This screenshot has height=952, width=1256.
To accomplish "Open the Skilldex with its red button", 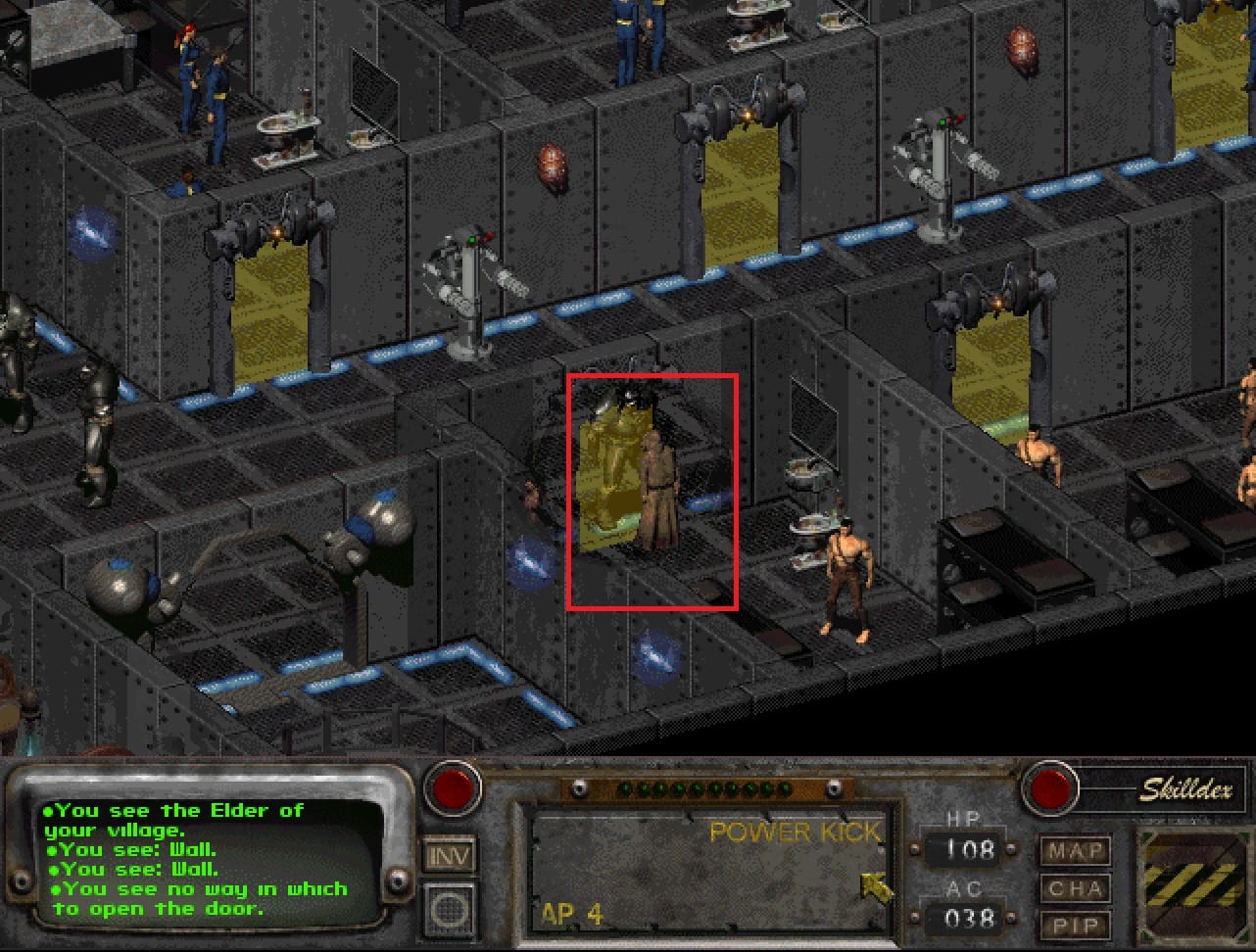I will [1049, 786].
